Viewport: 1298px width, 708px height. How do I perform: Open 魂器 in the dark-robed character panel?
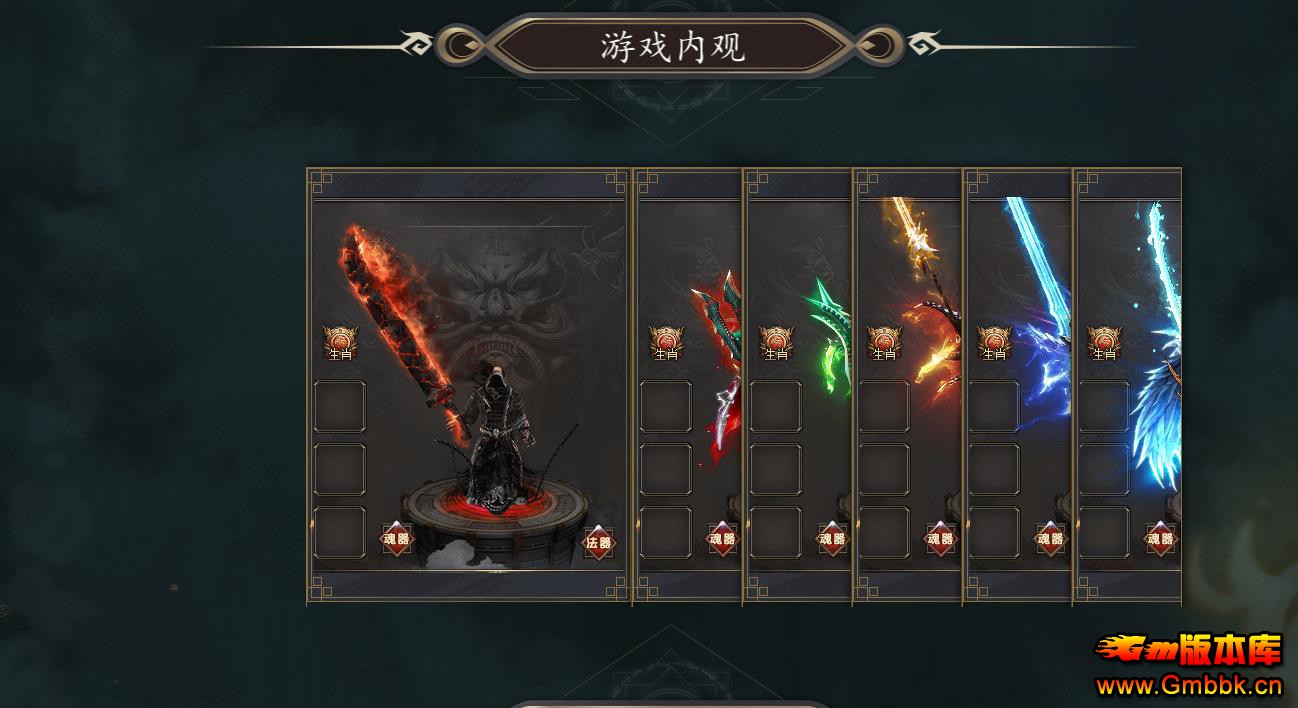coord(397,540)
